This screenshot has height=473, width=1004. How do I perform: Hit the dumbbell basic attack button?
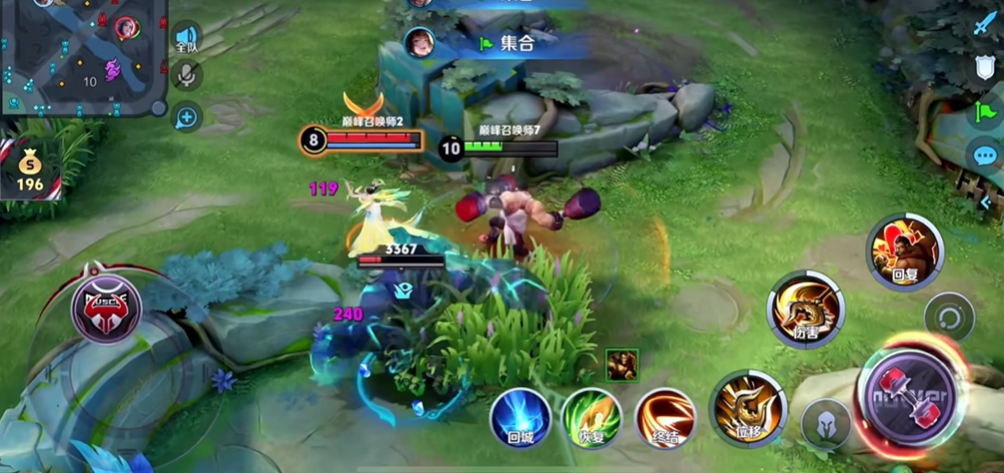click(910, 388)
